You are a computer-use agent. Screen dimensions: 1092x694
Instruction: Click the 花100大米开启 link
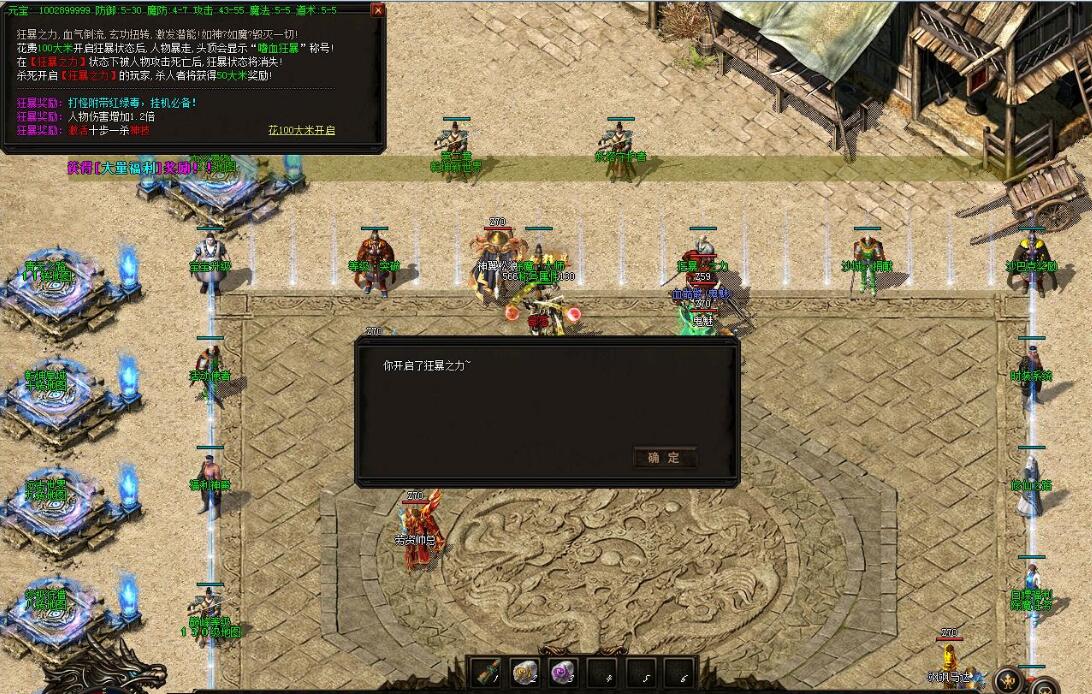(x=301, y=130)
